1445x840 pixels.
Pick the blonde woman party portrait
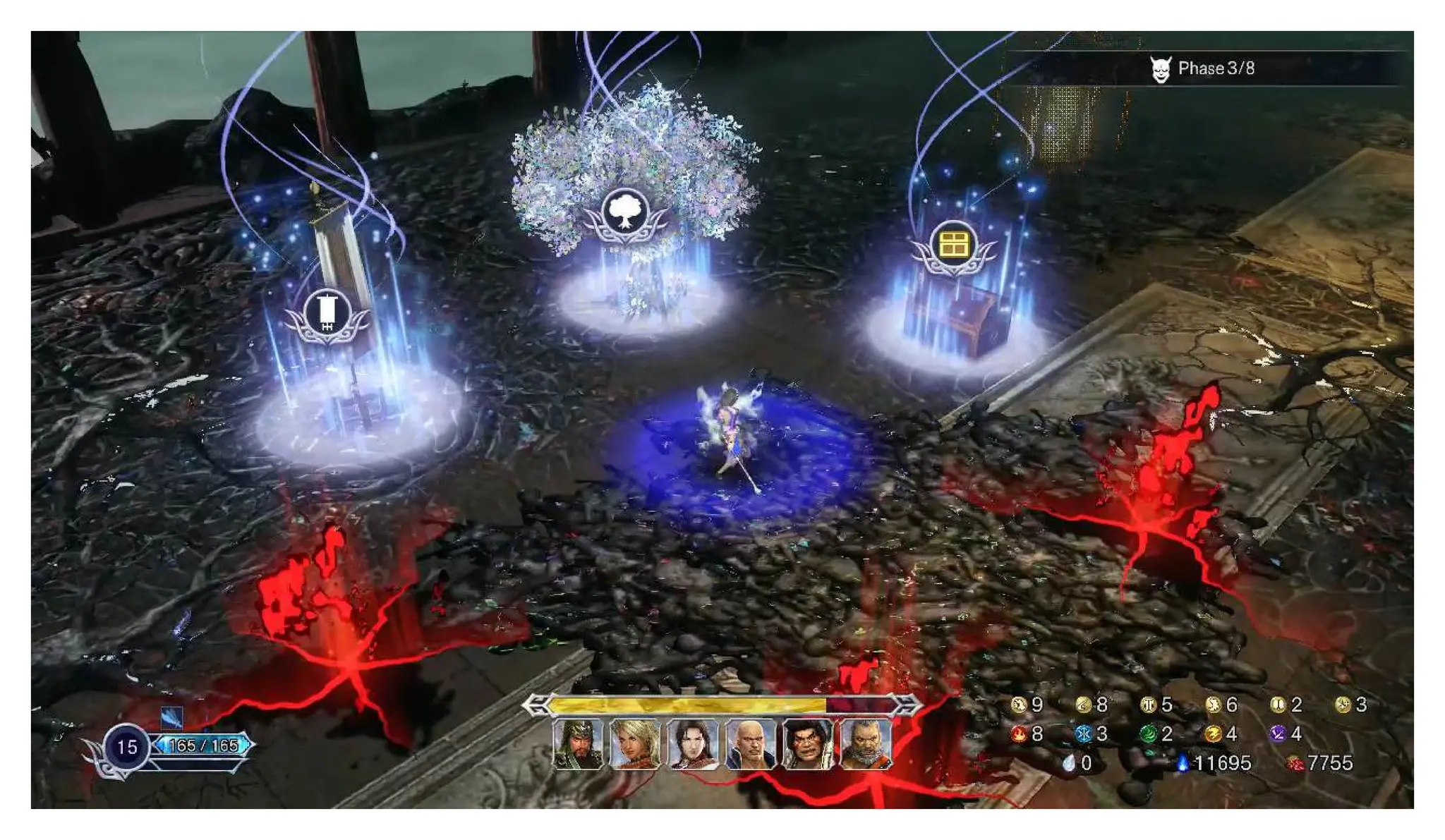635,743
